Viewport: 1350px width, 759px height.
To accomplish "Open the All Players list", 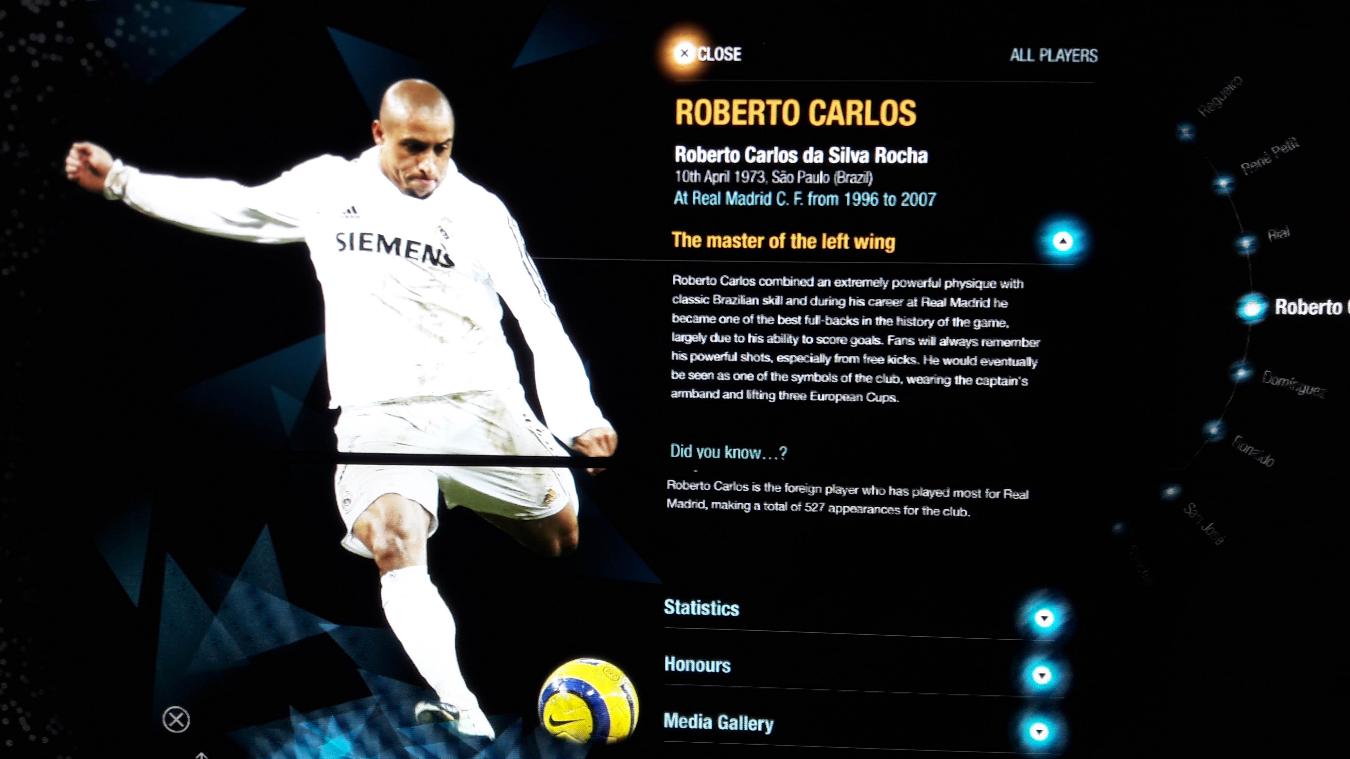I will click(1053, 55).
